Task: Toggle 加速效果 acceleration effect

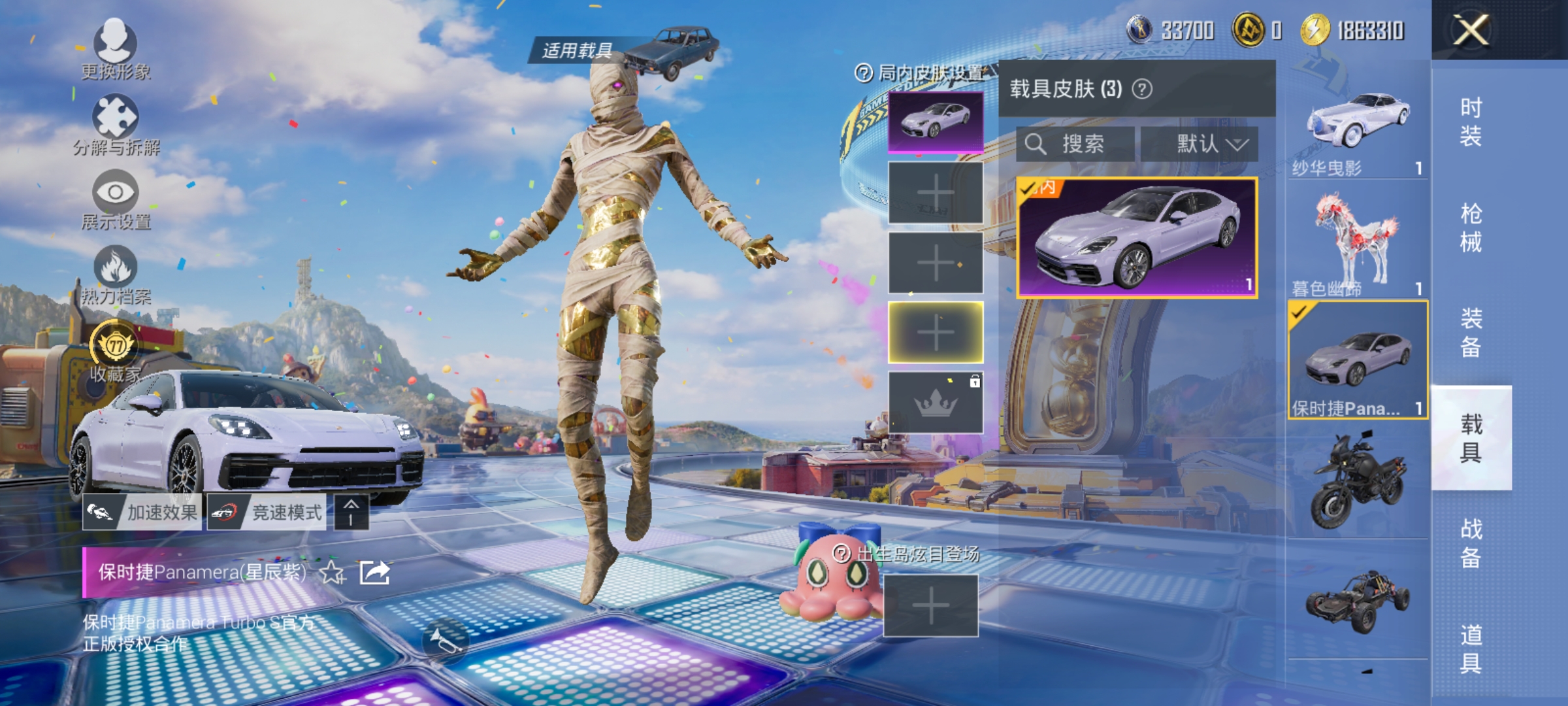Action: pos(142,513)
